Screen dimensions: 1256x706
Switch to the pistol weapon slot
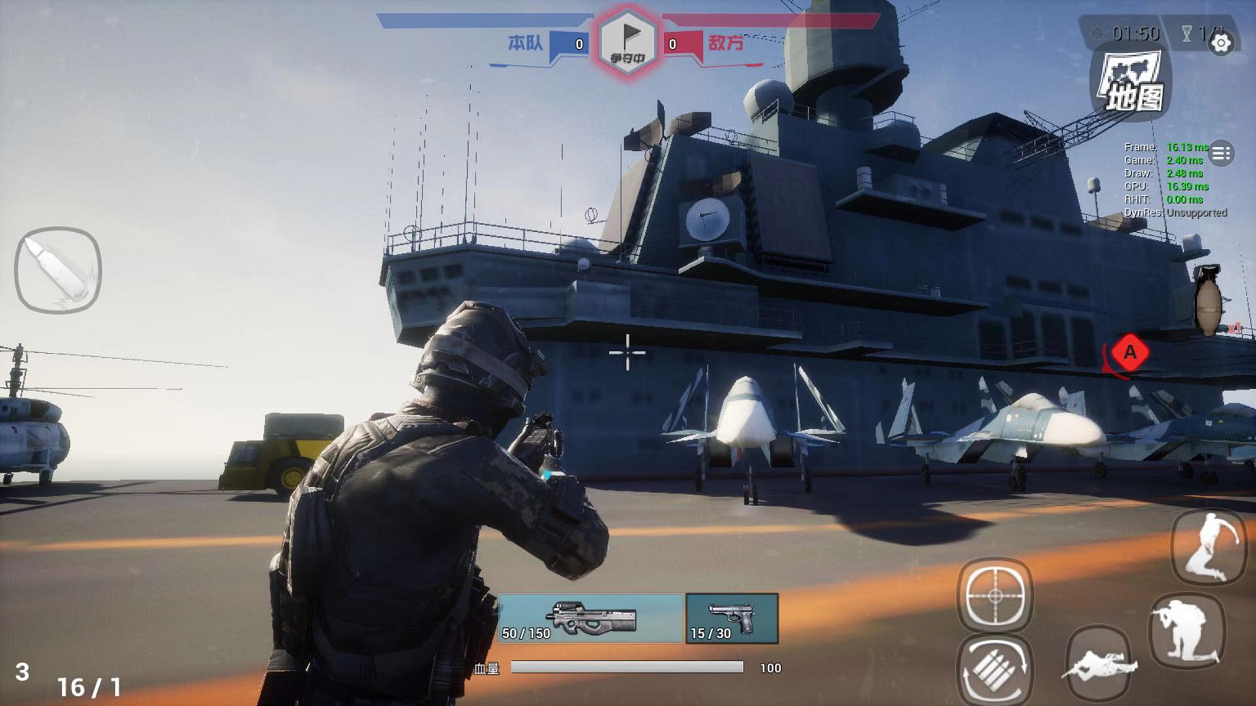coord(732,618)
